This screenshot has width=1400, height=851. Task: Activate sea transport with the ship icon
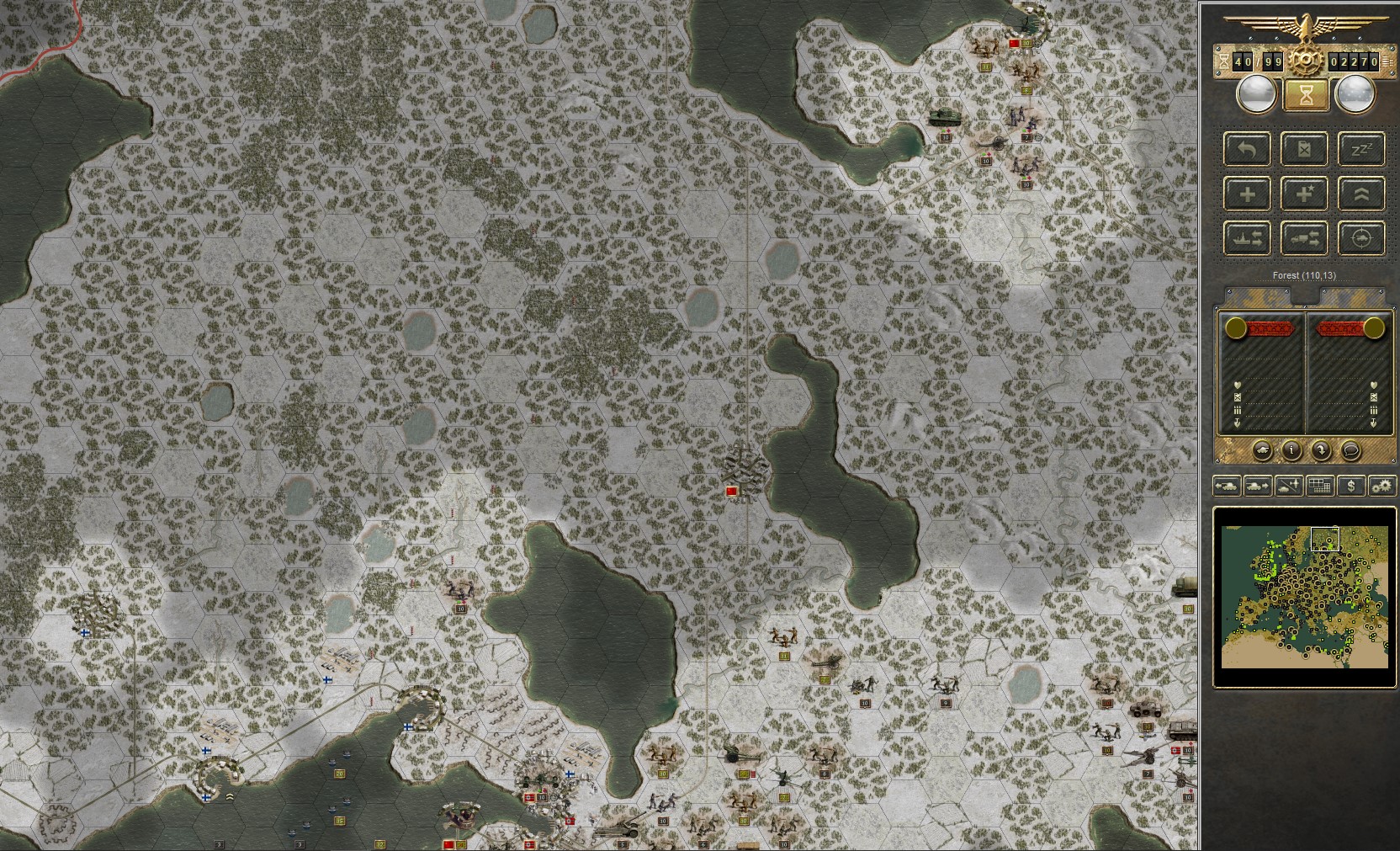1249,239
